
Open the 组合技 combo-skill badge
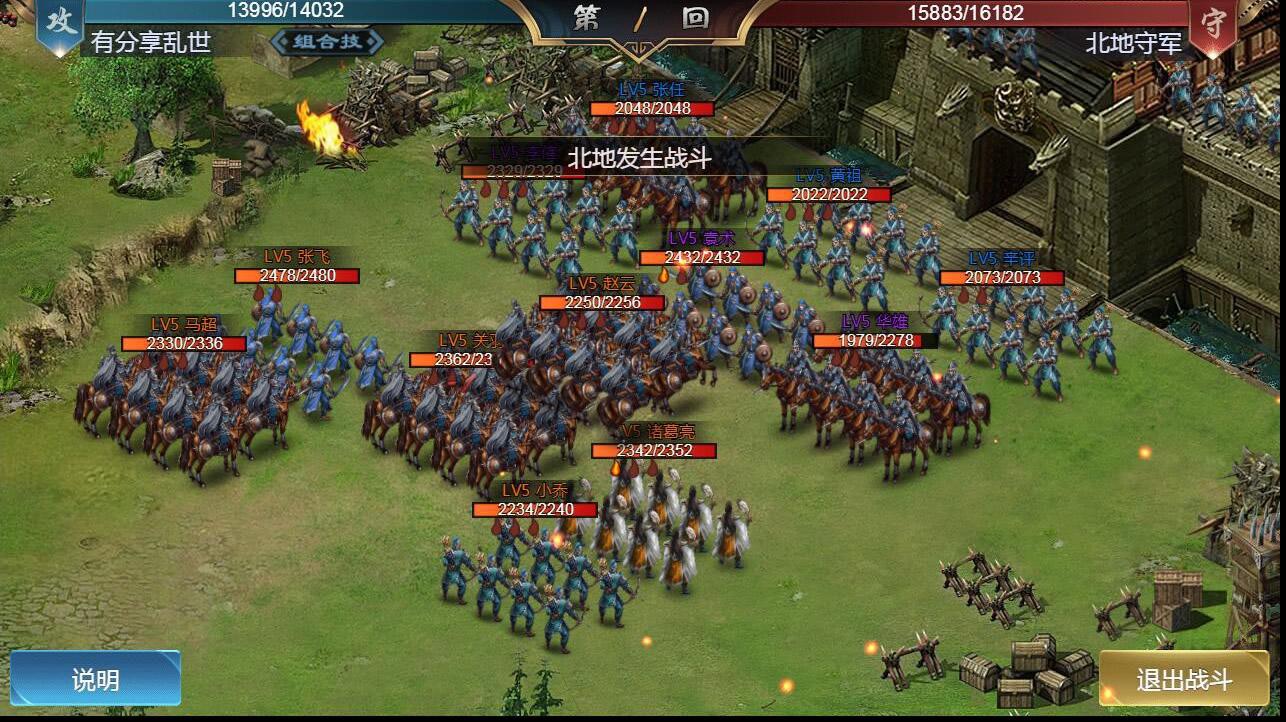coord(326,43)
